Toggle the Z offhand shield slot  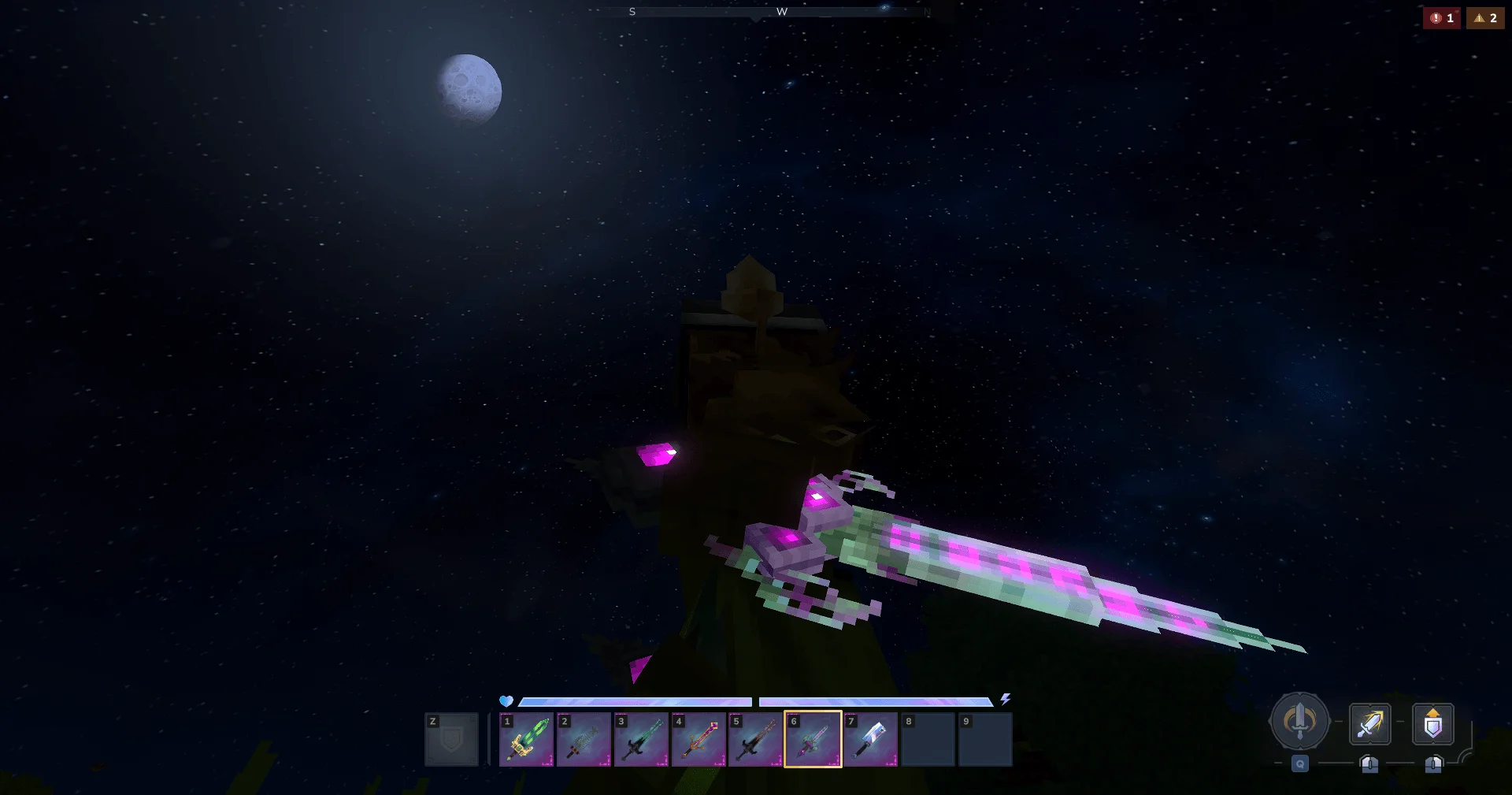pos(451,741)
